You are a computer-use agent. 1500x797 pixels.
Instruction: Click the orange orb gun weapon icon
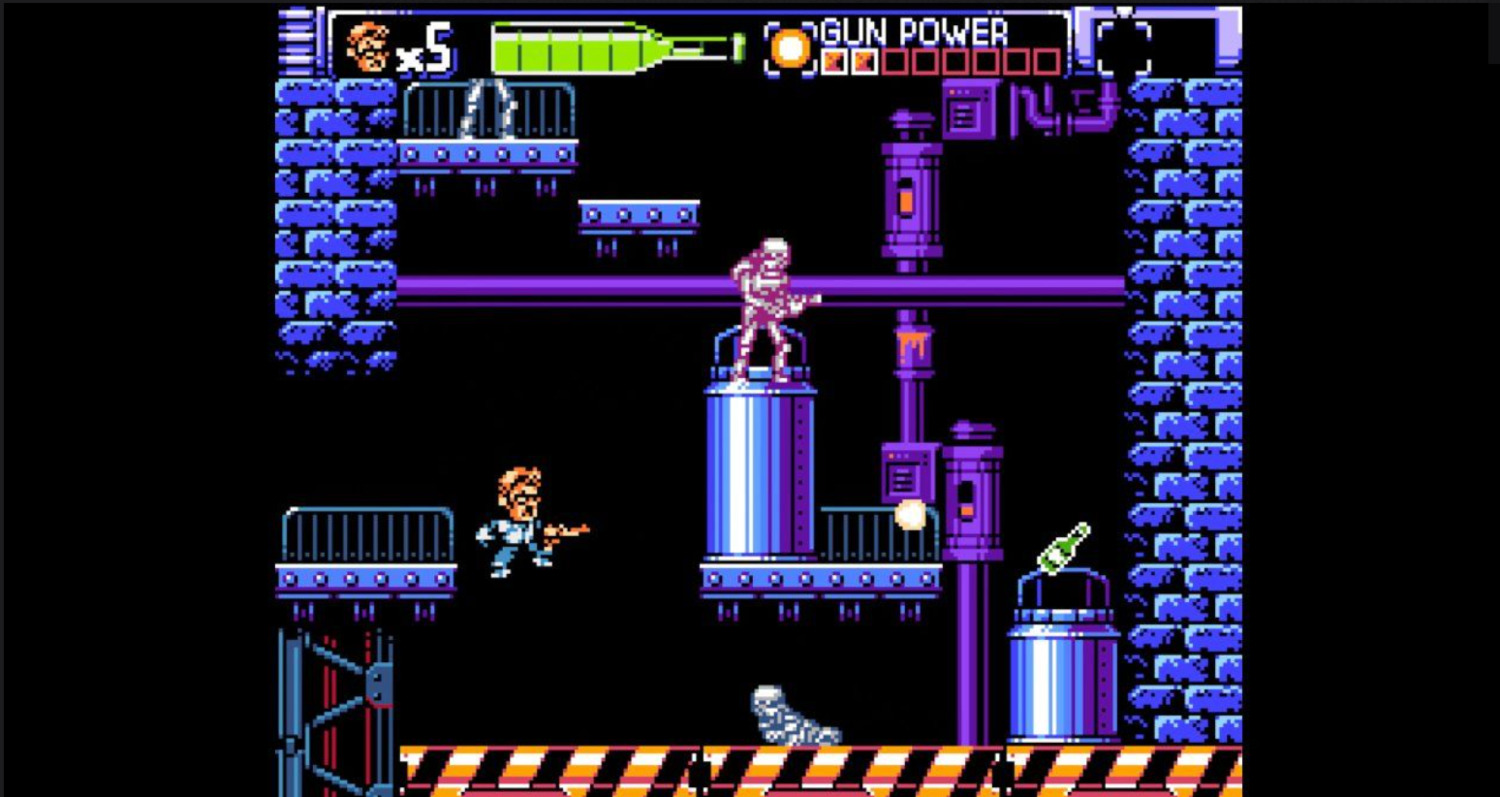pyautogui.click(x=790, y=48)
